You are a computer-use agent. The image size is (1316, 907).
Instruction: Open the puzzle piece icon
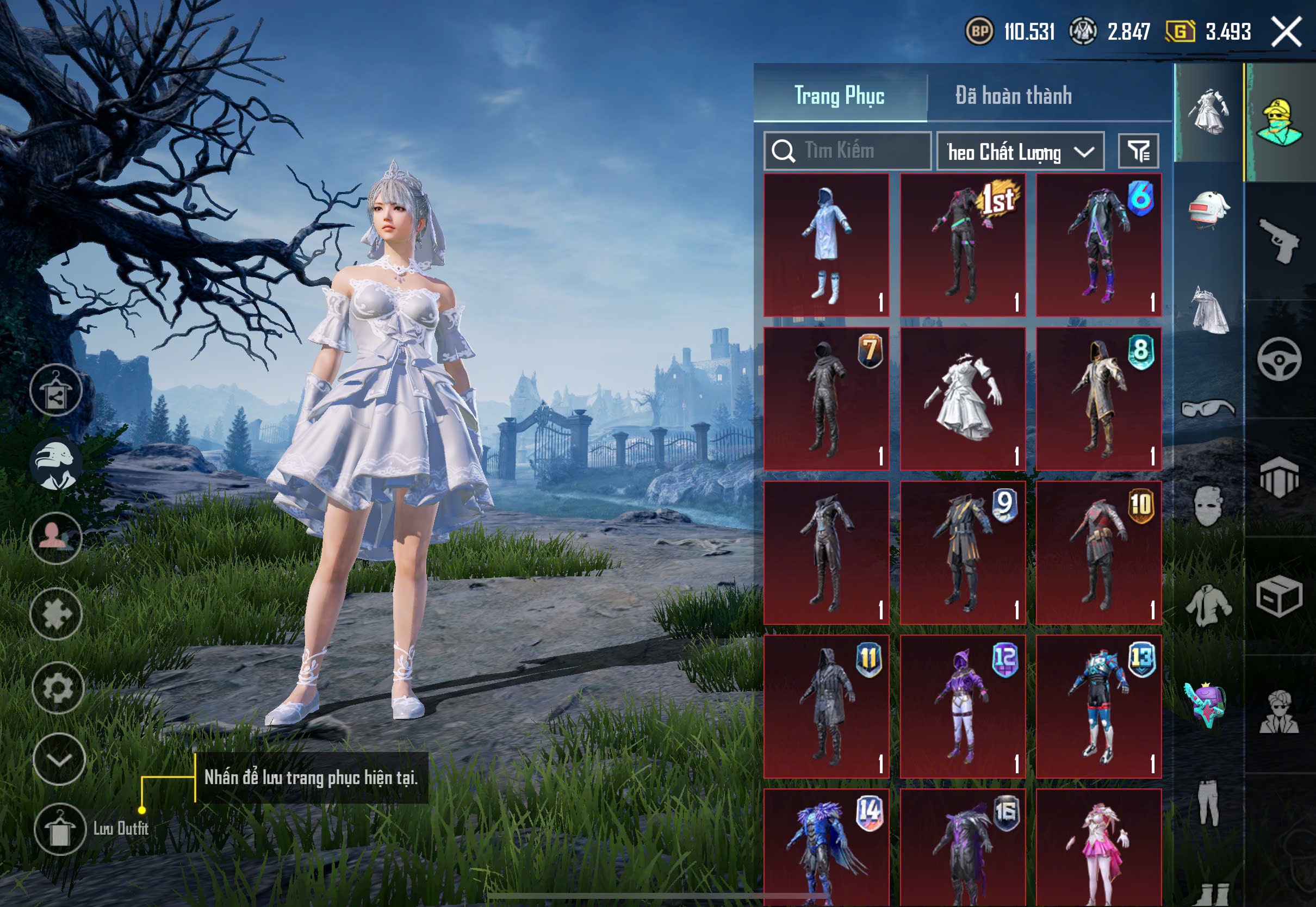point(56,614)
